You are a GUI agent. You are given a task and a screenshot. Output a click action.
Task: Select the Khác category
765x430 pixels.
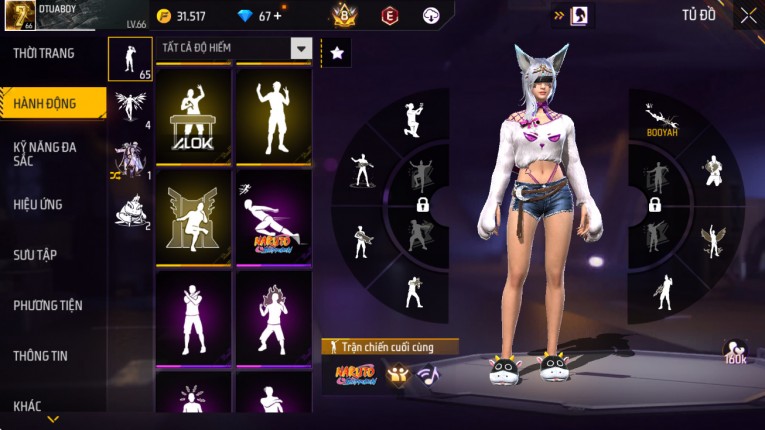point(27,405)
